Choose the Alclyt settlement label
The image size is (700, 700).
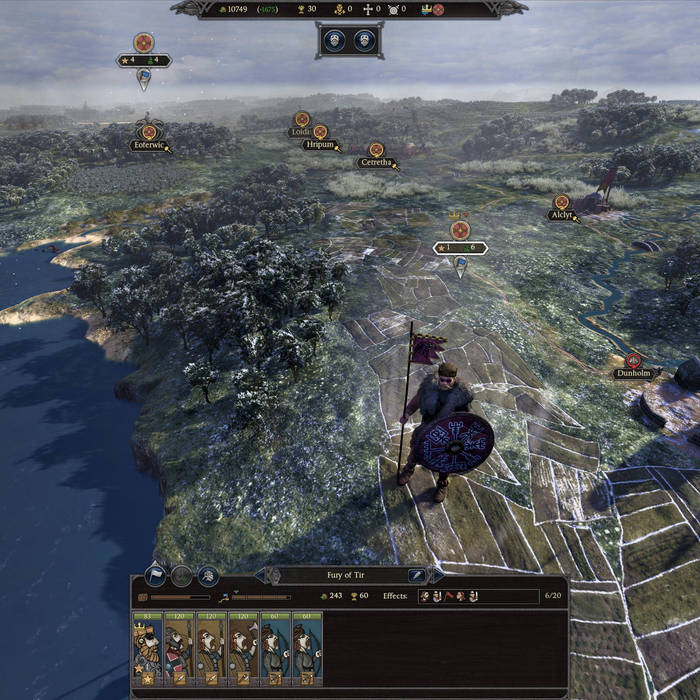pyautogui.click(x=561, y=215)
